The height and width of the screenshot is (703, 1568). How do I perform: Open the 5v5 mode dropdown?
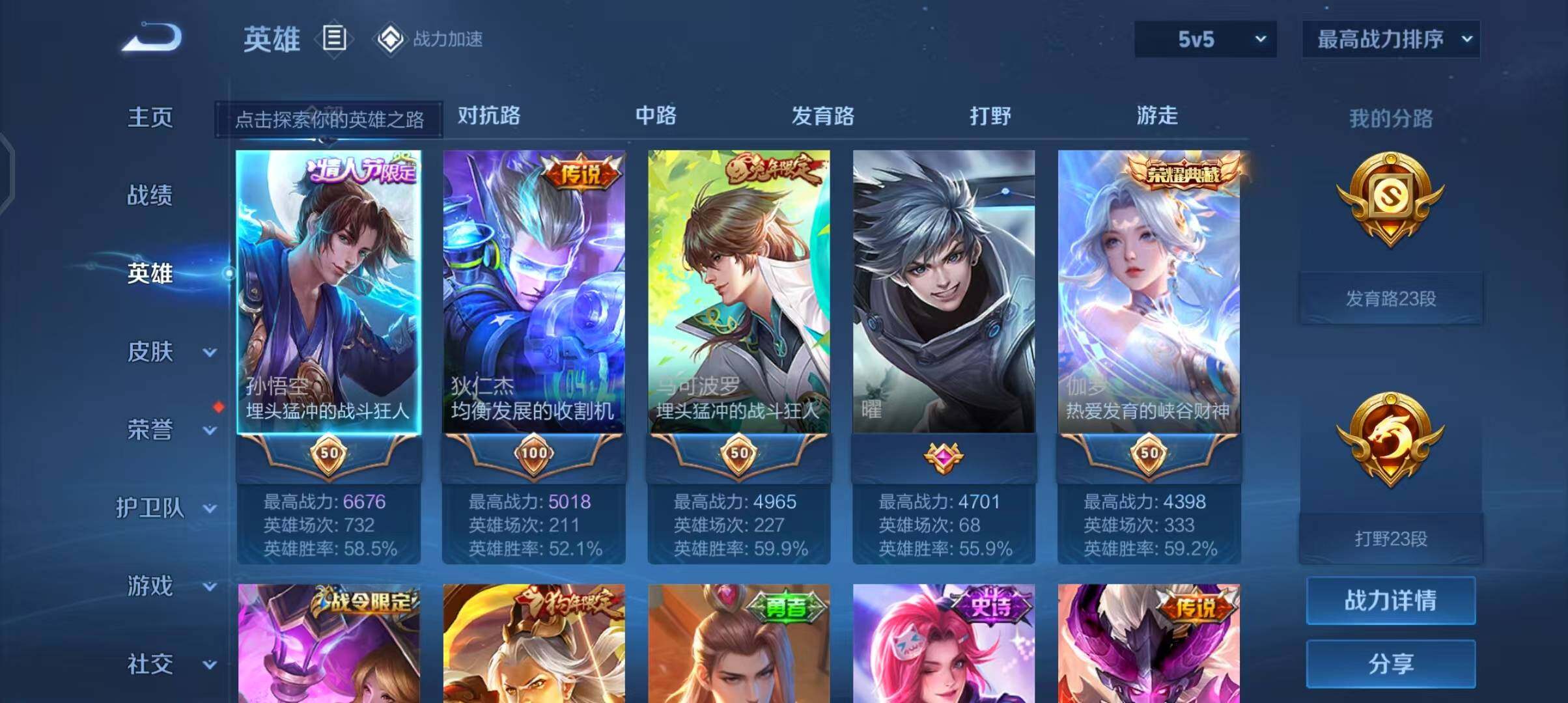click(x=1205, y=39)
